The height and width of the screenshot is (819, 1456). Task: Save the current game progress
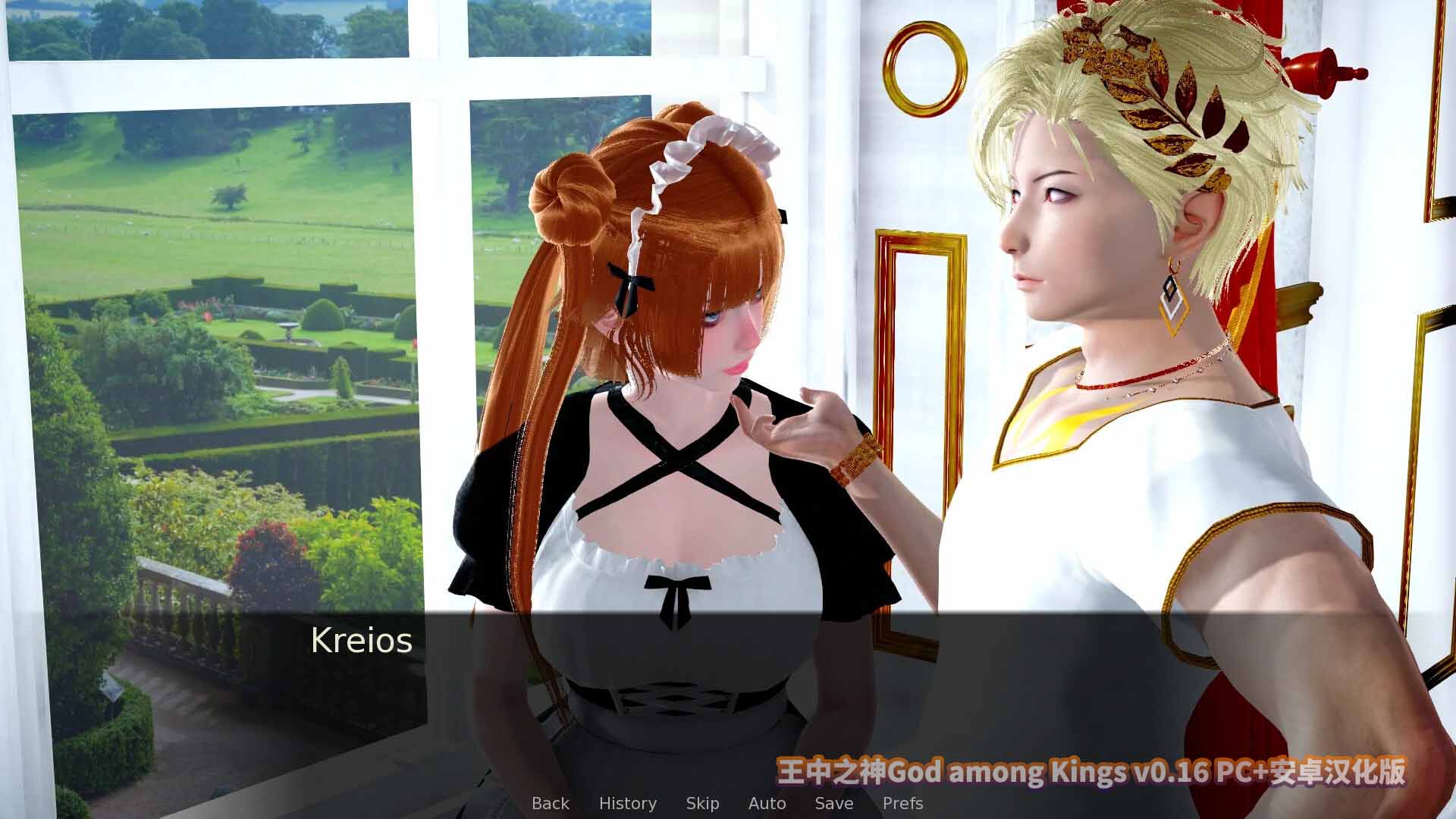click(833, 803)
